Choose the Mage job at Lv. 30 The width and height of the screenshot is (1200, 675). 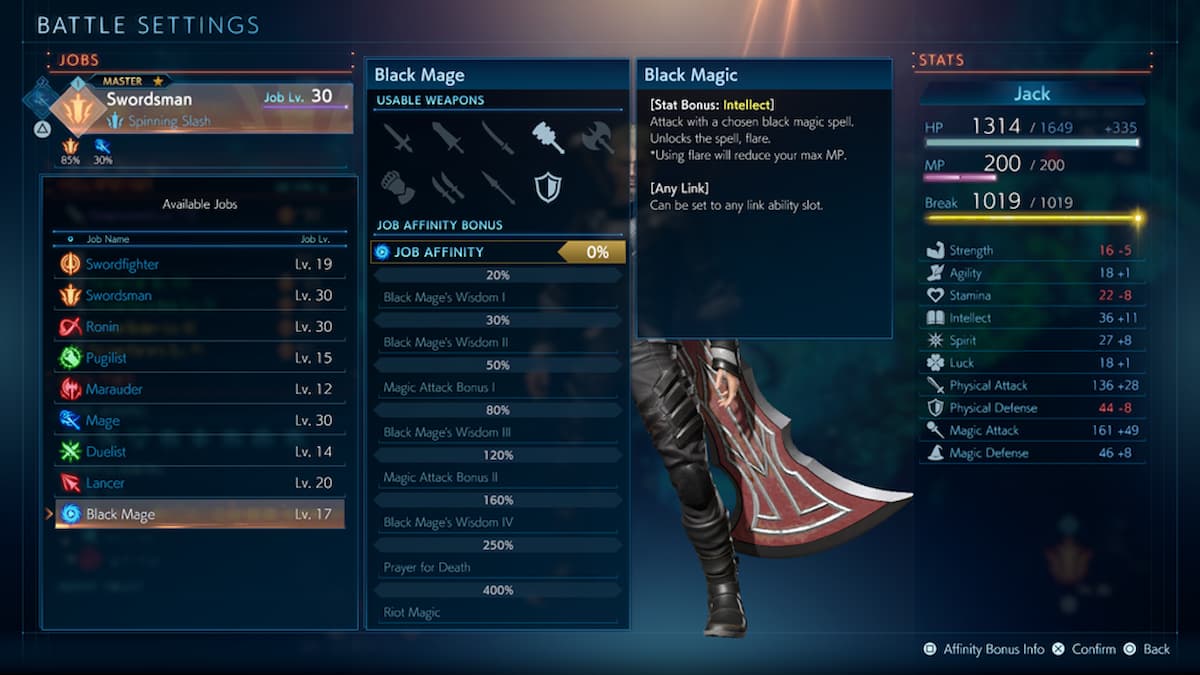coord(199,421)
